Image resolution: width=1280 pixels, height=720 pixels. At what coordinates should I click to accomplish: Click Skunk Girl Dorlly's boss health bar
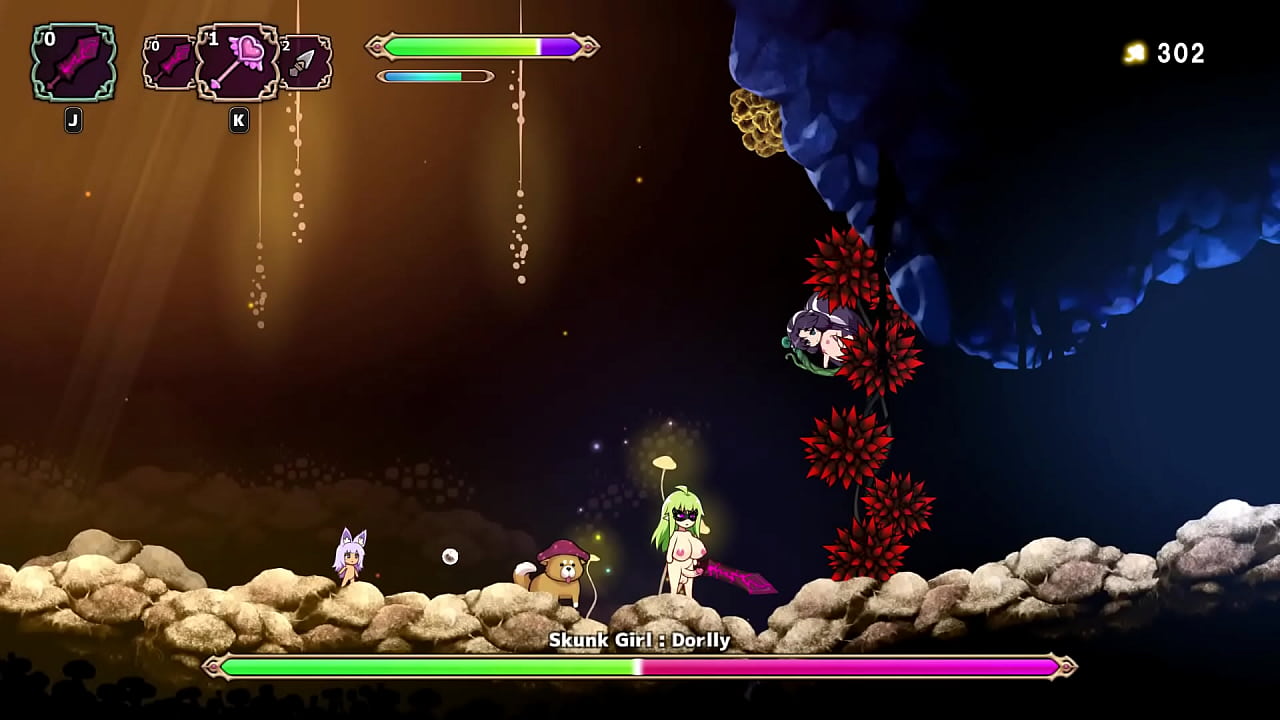tap(640, 665)
